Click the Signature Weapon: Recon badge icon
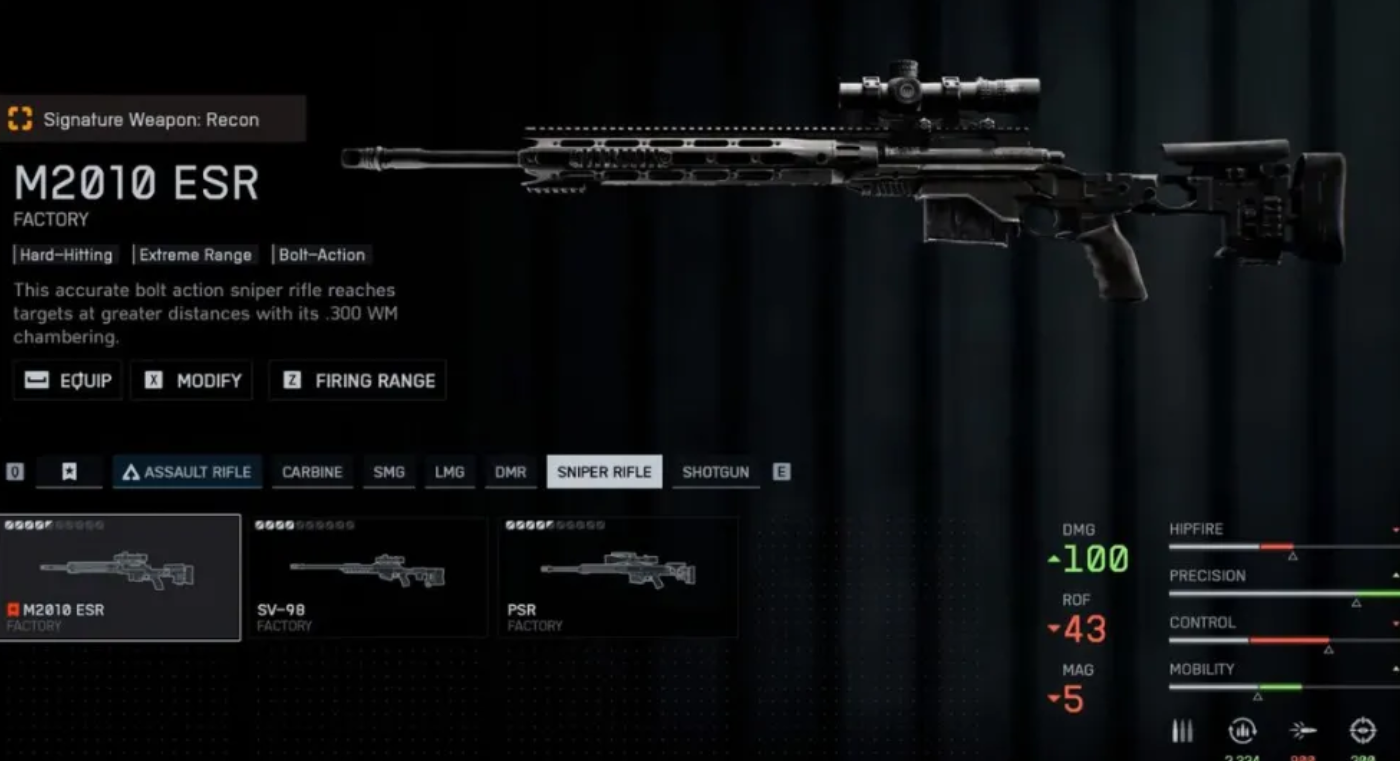Screen dimensions: 1400x761 [x=22, y=118]
